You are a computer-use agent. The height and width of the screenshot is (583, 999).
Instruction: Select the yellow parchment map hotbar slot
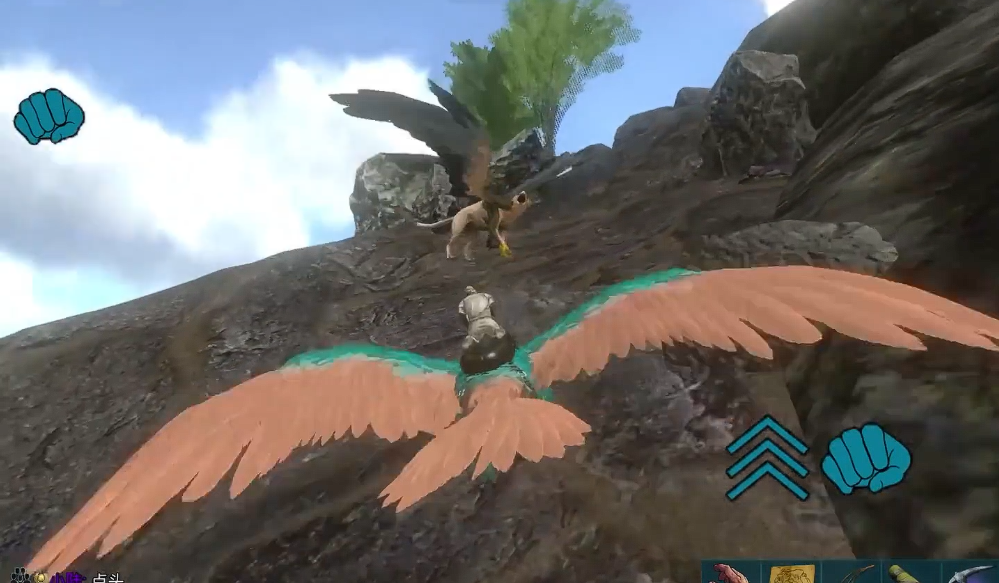[x=790, y=574]
